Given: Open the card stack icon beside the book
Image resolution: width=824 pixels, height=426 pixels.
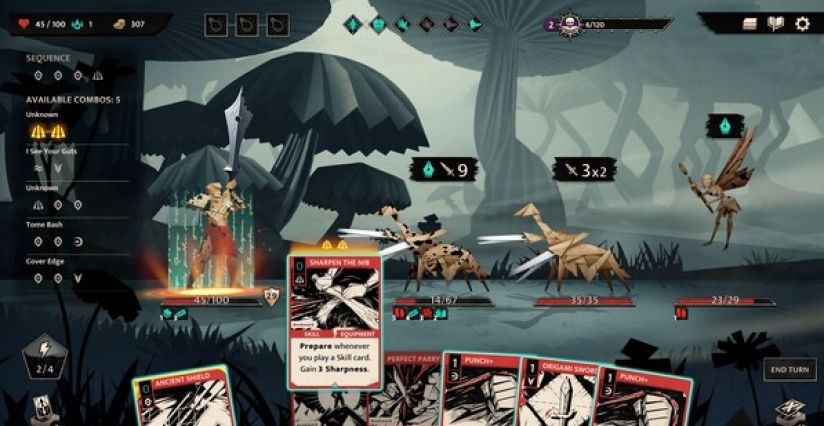Looking at the screenshot, I should 750,24.
